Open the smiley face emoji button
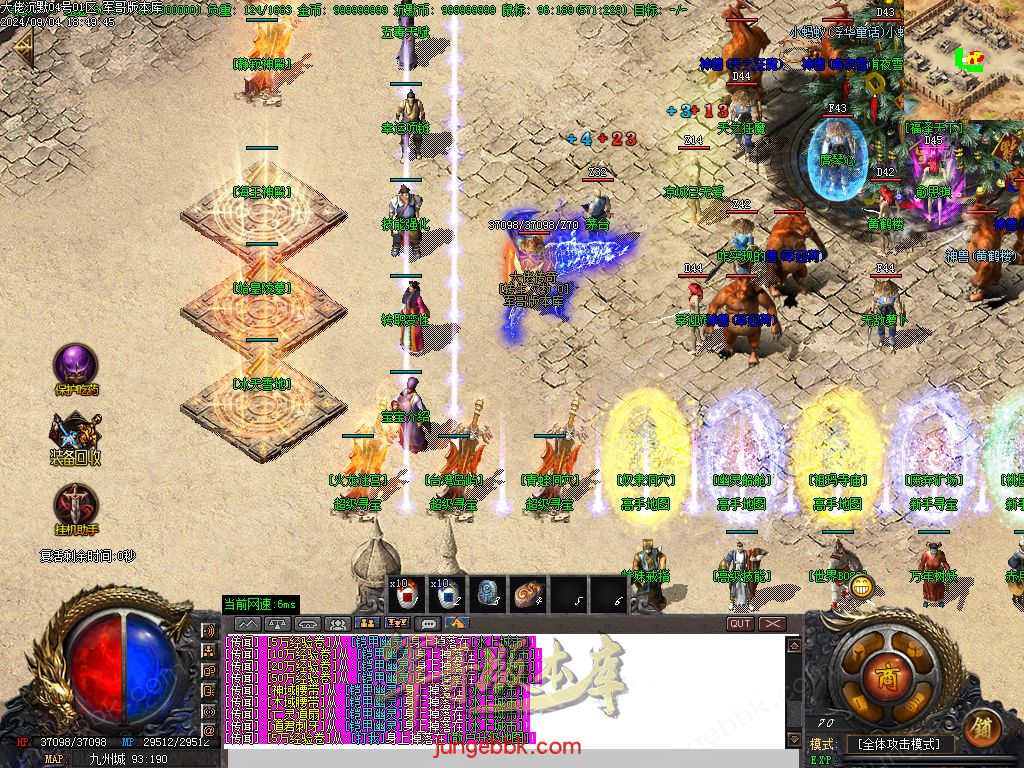The height and width of the screenshot is (768, 1024). 859,587
